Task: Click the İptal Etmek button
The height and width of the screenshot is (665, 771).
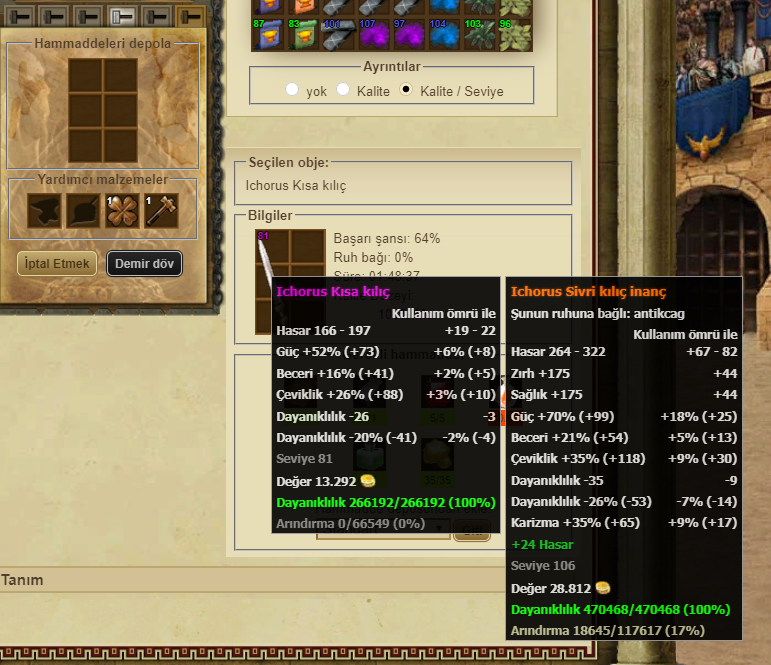Action: click(57, 264)
